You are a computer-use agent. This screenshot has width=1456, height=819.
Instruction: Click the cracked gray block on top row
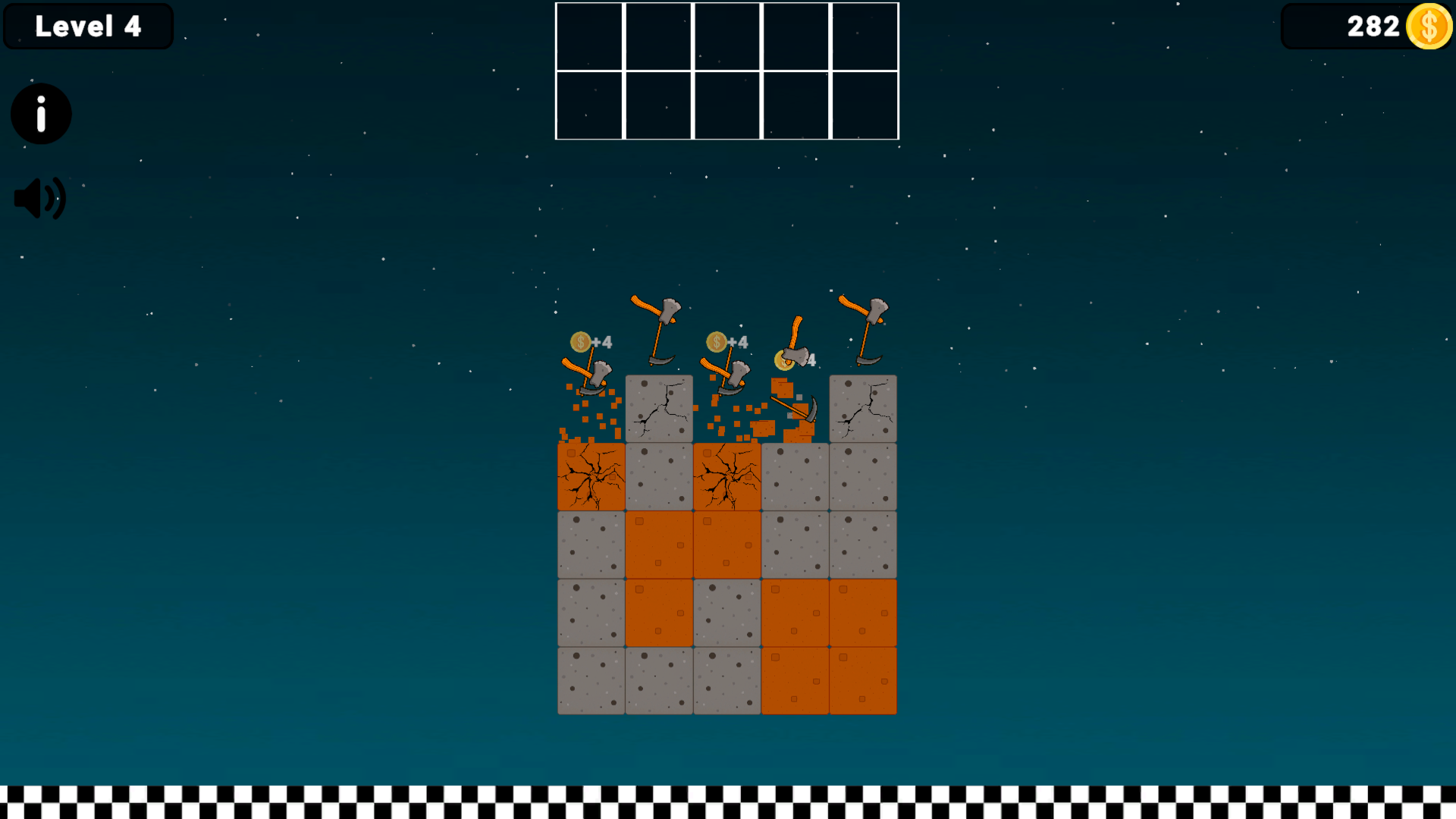pyautogui.click(x=658, y=408)
